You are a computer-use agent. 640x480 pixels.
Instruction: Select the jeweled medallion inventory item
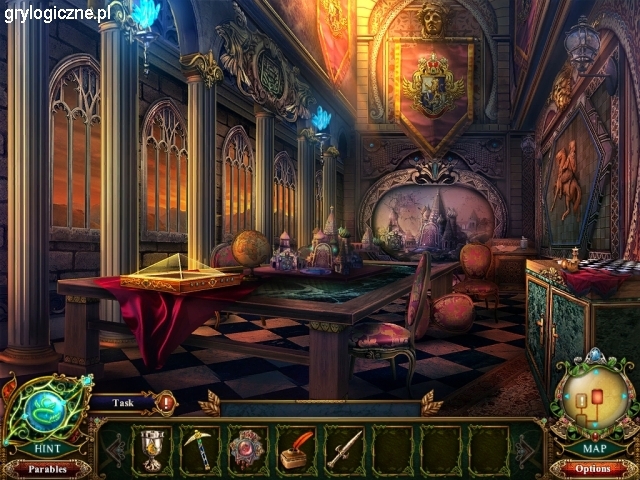(x=247, y=448)
